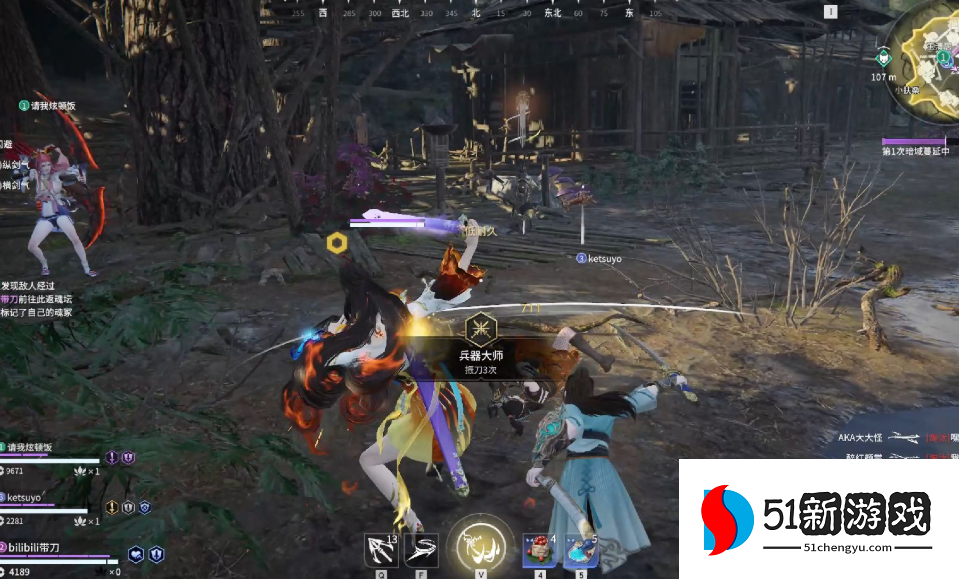Screen dimensions: 959x579
Task: Click the 兵器大师 achievement popup
Action: (x=481, y=350)
